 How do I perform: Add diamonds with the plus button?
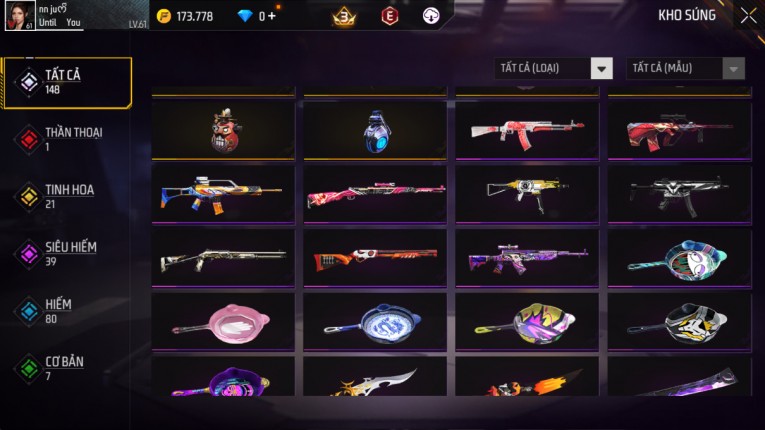272,16
